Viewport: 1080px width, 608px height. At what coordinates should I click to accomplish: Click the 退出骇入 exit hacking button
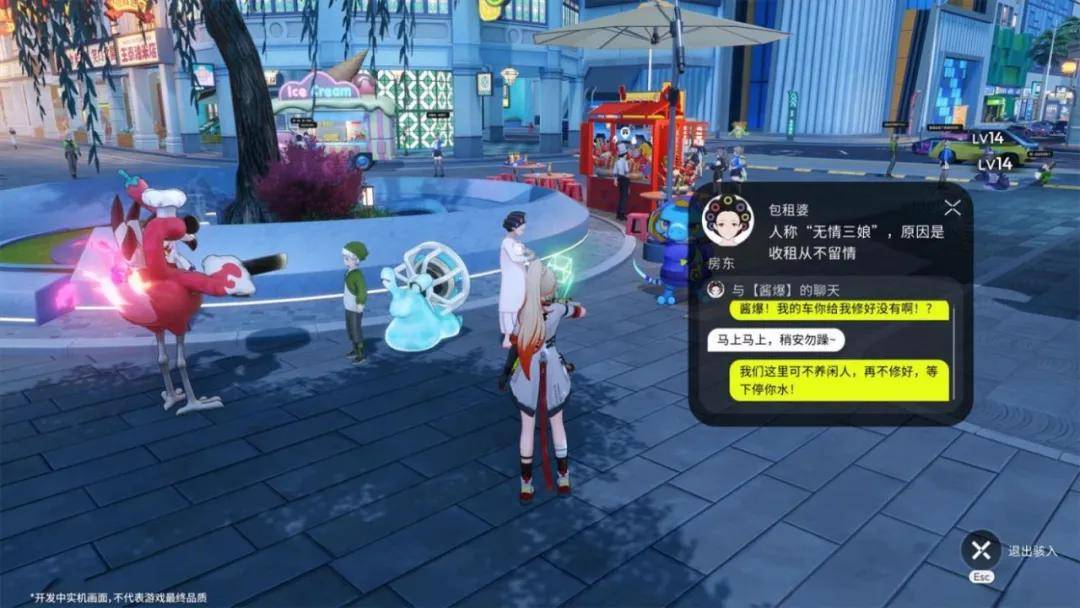click(981, 550)
